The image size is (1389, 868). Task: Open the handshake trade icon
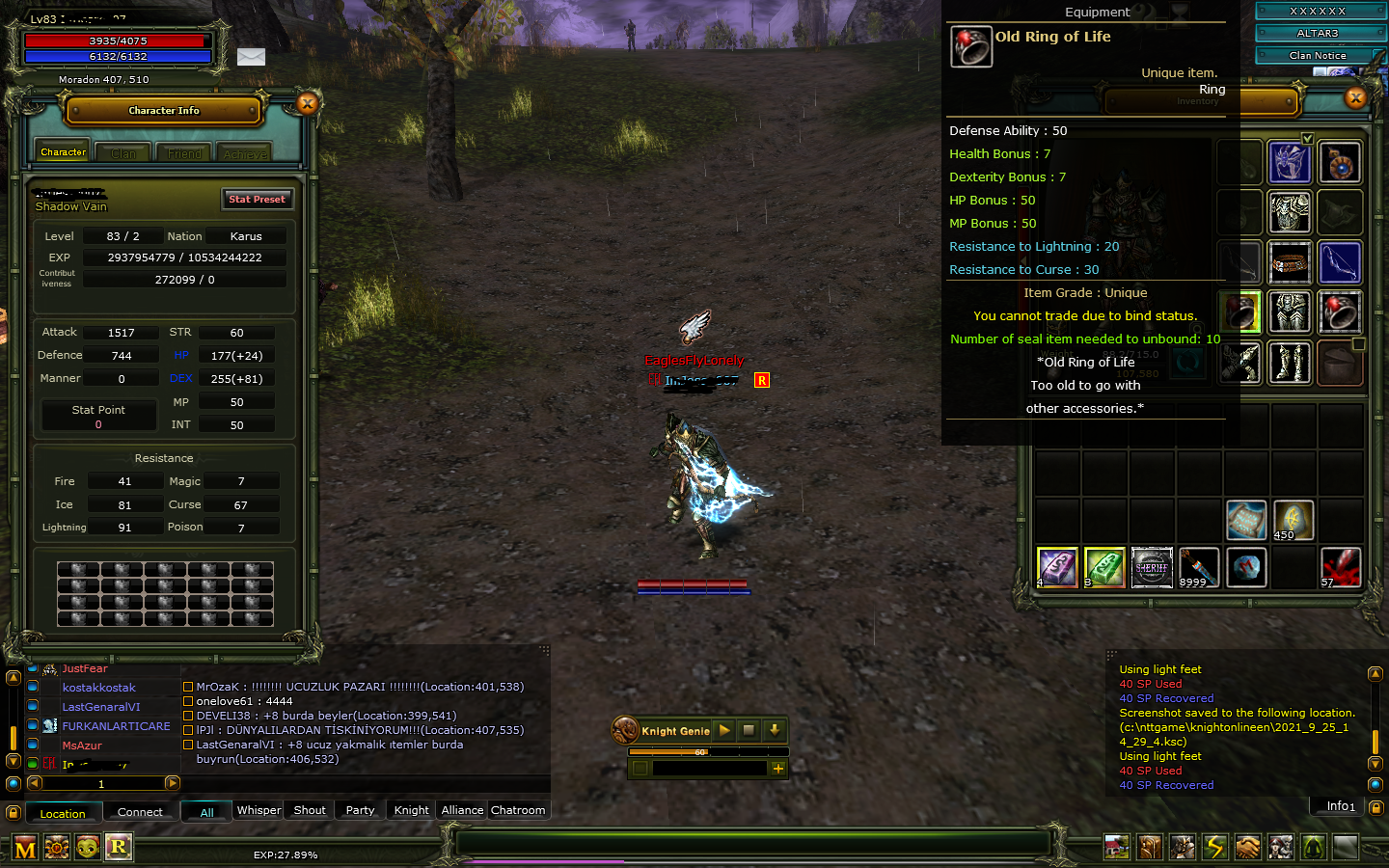click(x=1247, y=847)
